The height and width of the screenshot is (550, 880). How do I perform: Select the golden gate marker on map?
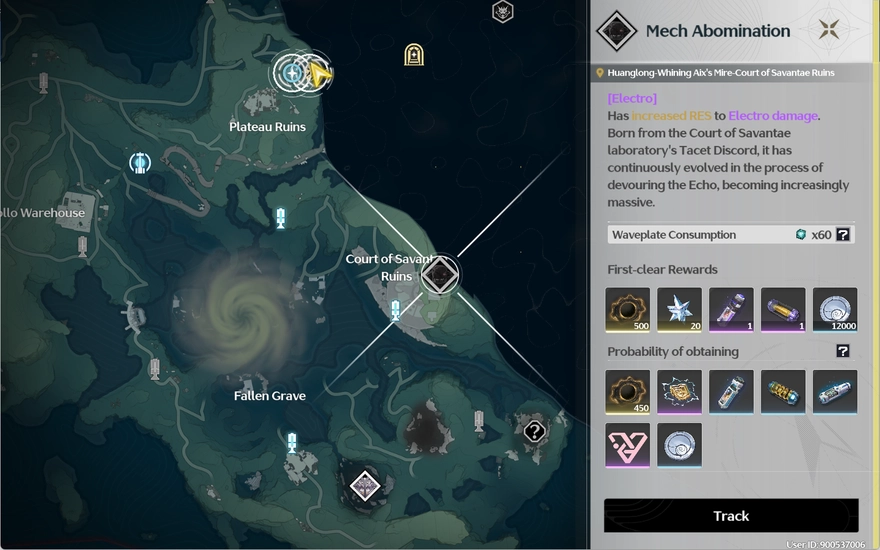pos(414,54)
